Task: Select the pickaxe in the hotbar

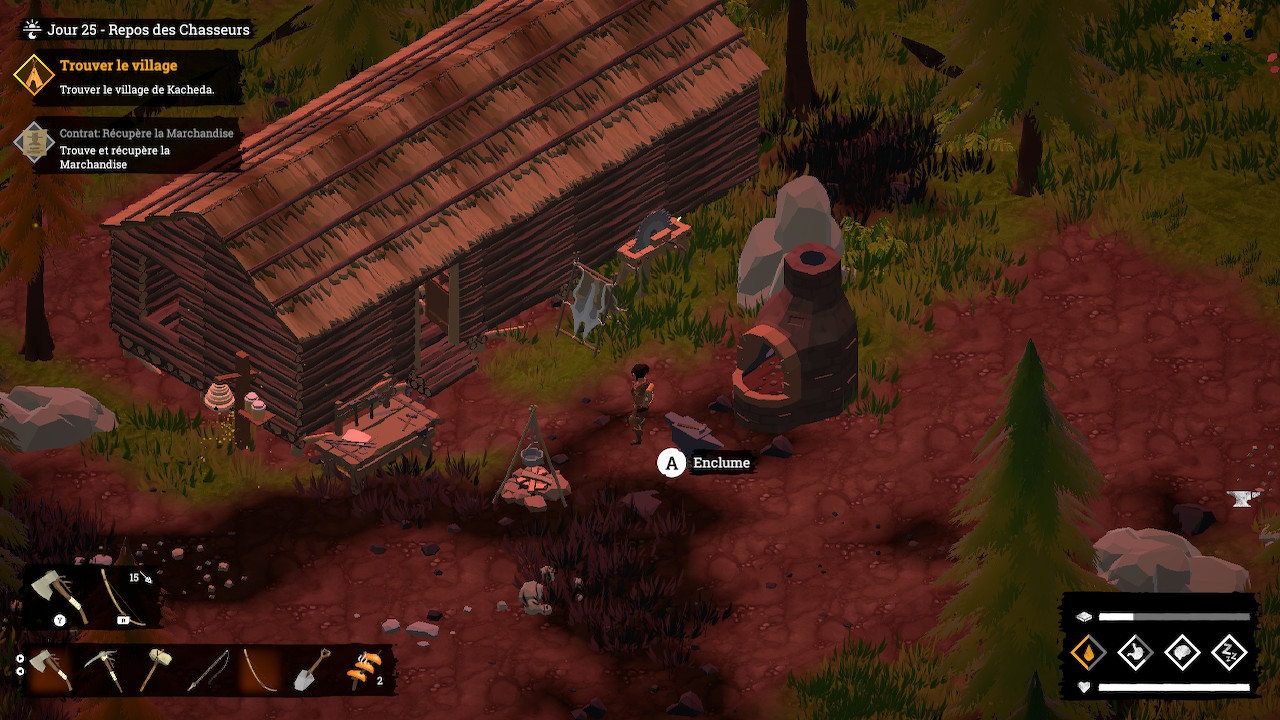Action: [x=103, y=669]
